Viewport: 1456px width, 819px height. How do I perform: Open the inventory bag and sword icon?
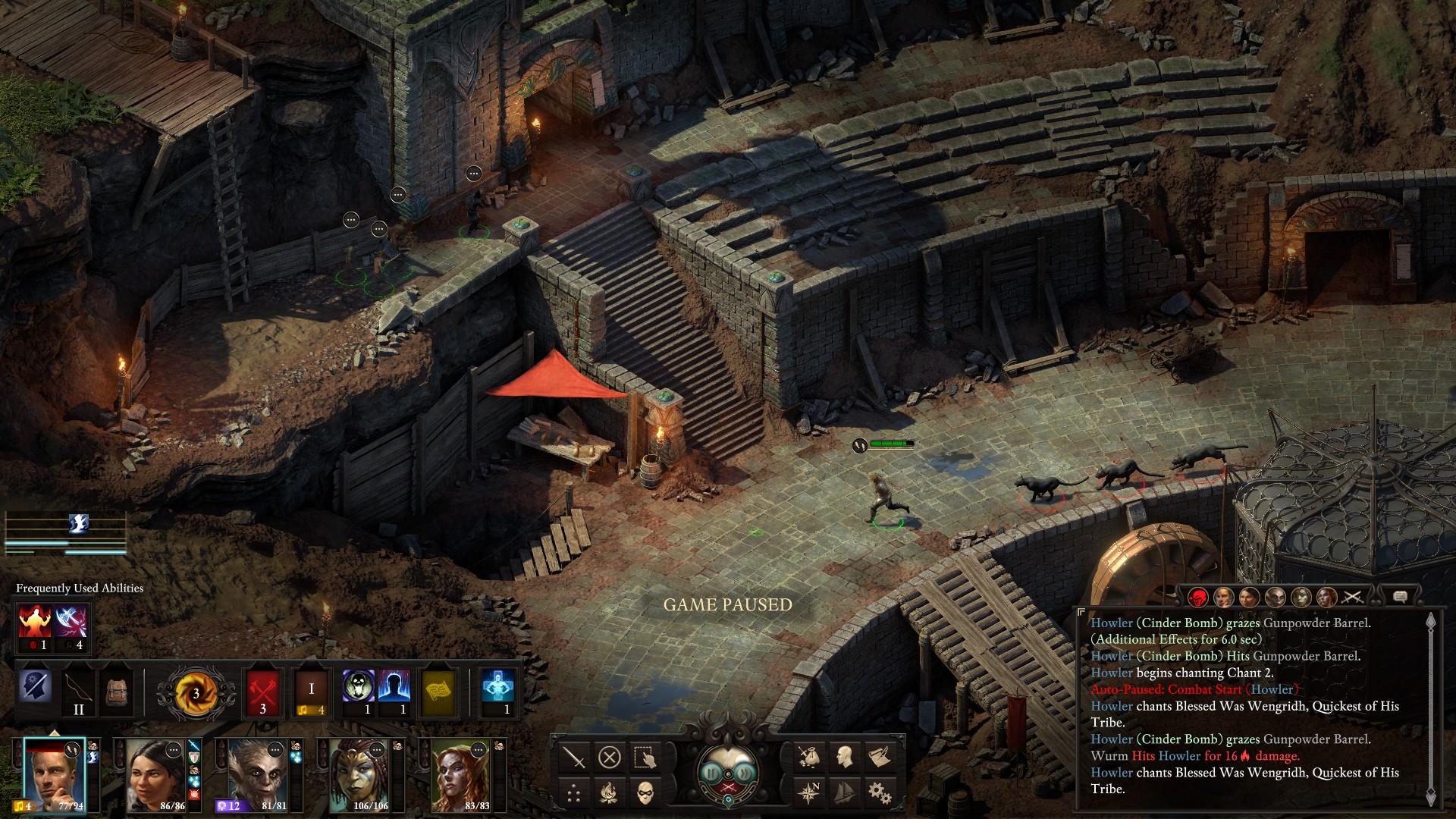pyautogui.click(x=808, y=757)
